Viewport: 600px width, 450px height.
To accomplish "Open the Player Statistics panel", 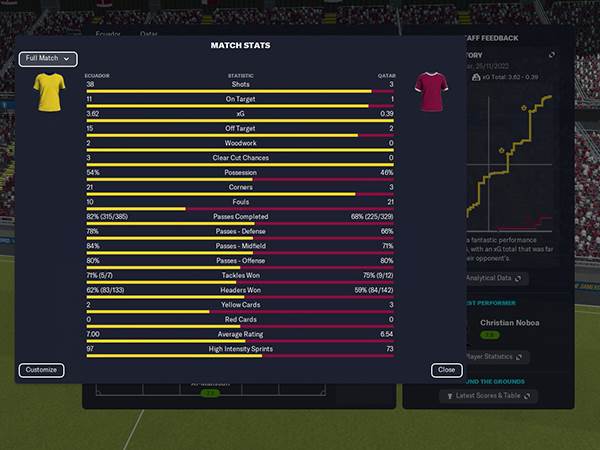I will coord(495,357).
